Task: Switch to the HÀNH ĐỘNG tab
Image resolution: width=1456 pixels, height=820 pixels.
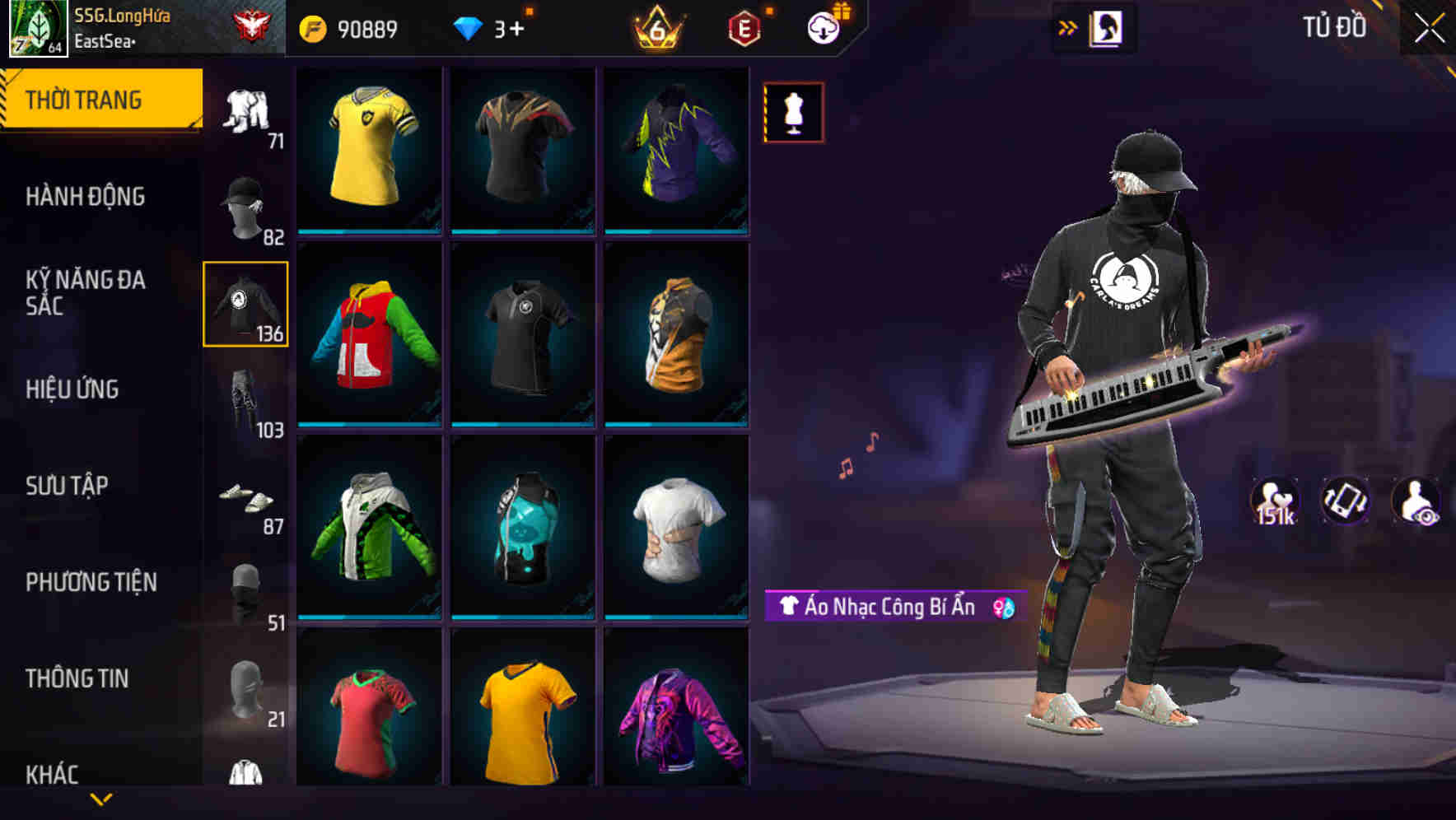Action: click(86, 198)
